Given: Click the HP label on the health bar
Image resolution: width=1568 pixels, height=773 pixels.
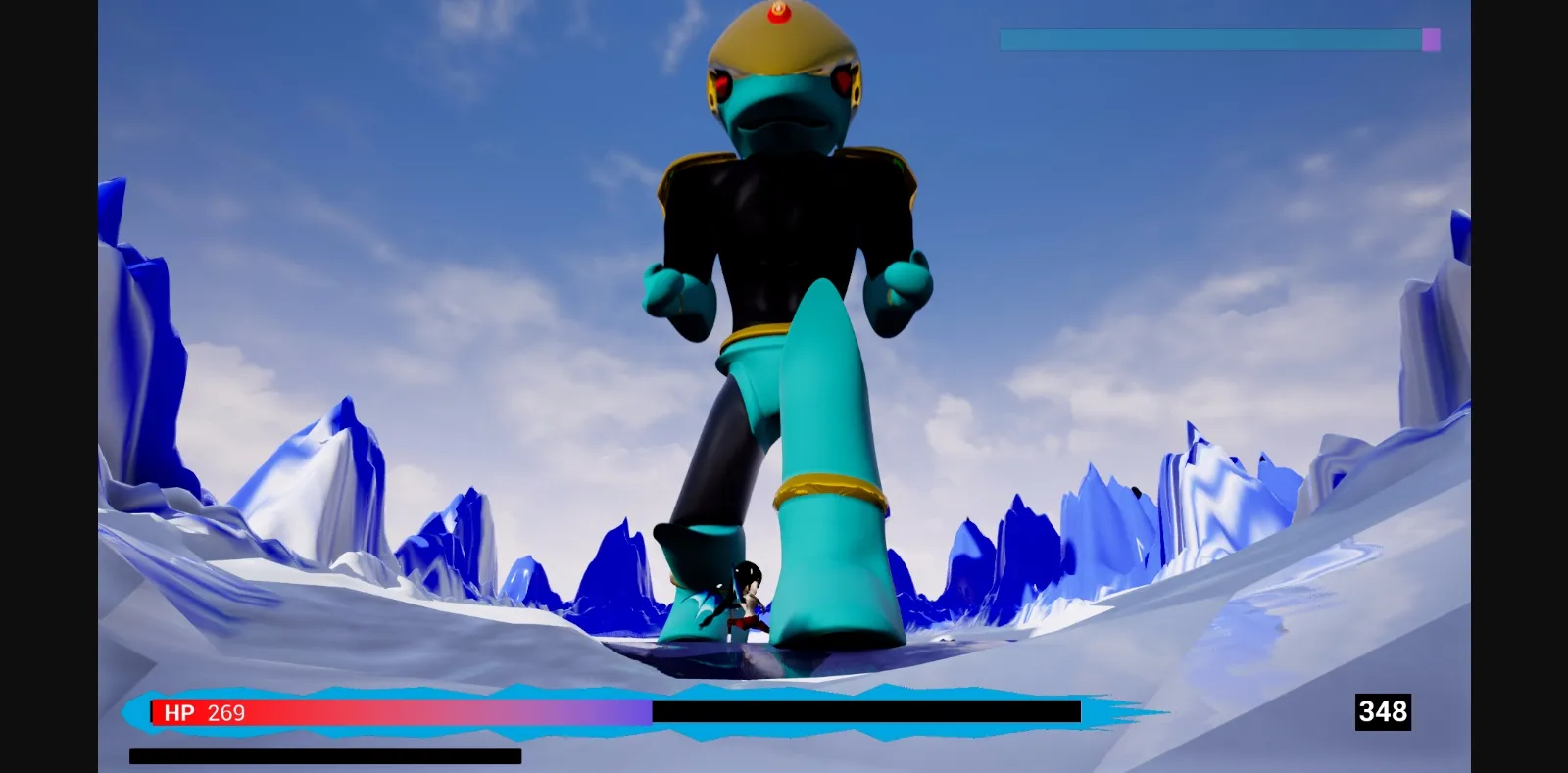Looking at the screenshot, I should point(178,713).
